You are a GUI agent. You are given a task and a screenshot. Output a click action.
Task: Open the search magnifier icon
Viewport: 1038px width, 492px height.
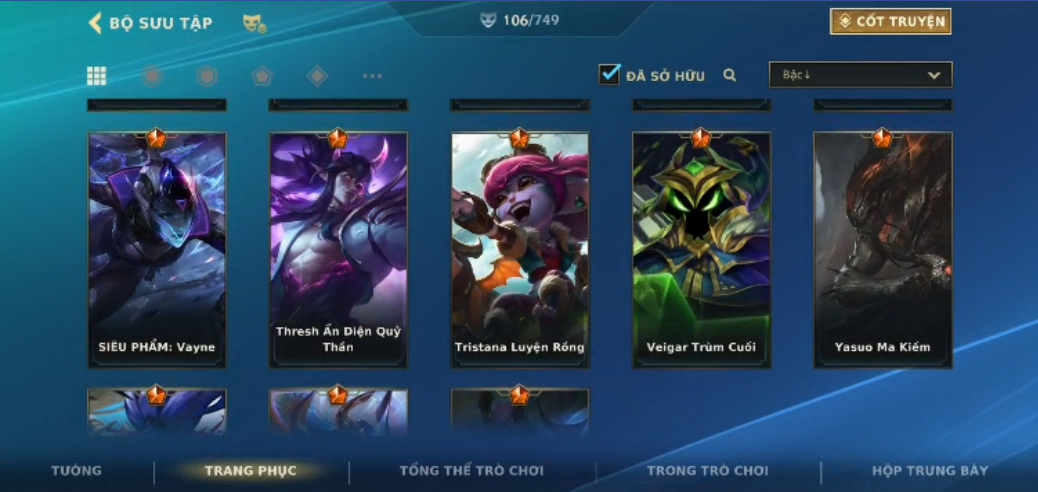730,75
